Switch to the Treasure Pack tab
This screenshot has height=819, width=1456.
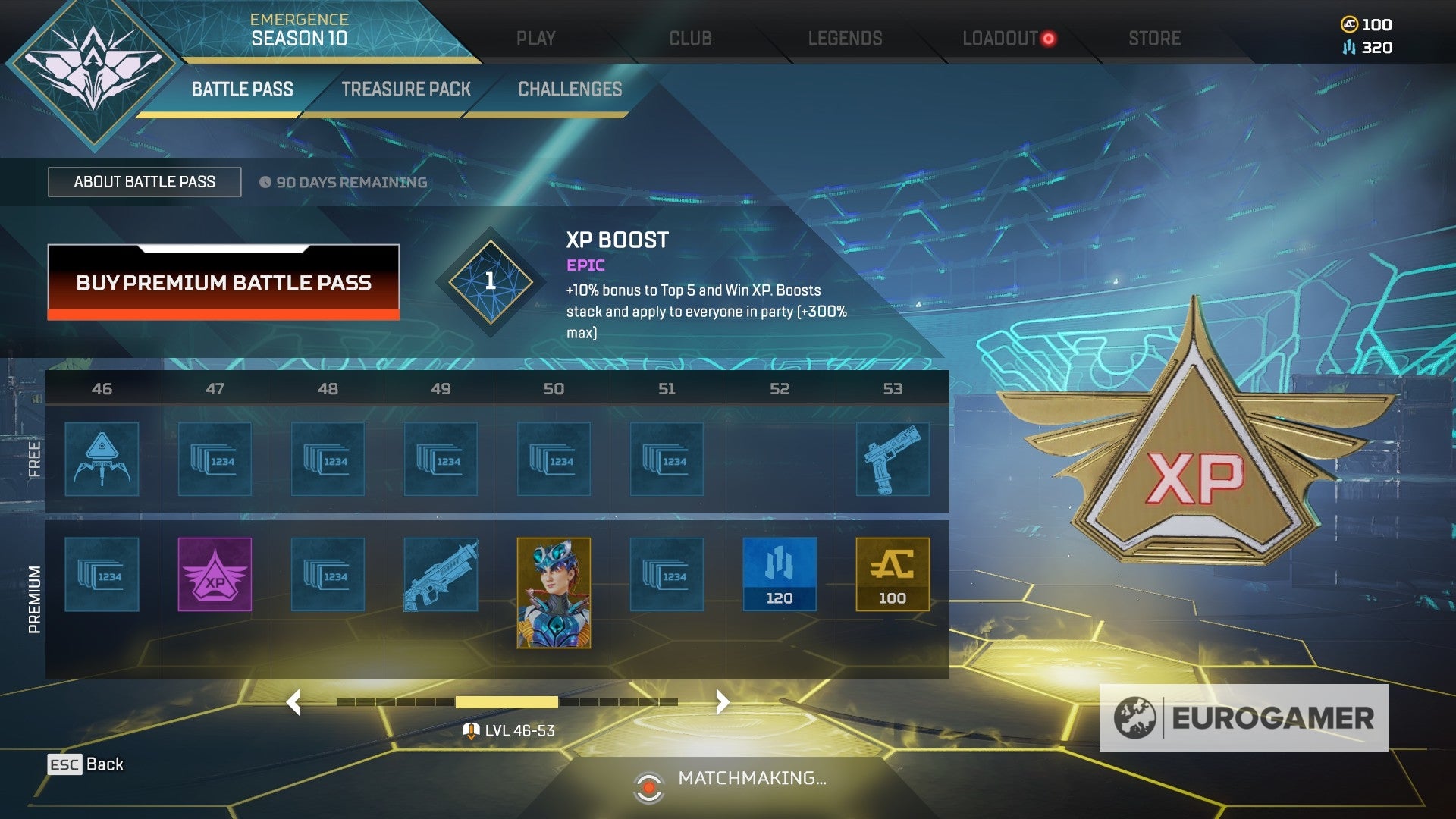[407, 89]
